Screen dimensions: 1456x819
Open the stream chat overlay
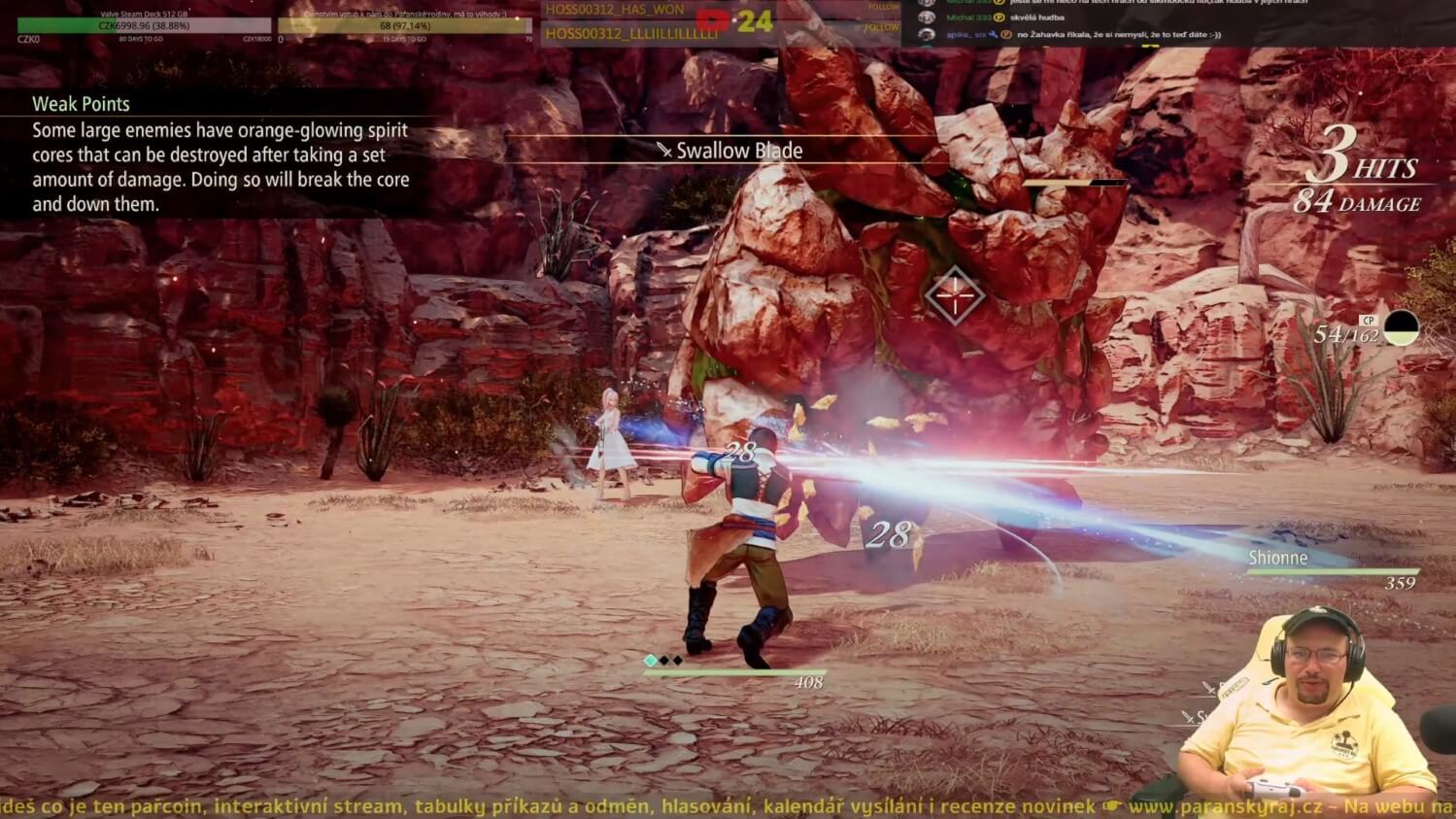point(1175,21)
